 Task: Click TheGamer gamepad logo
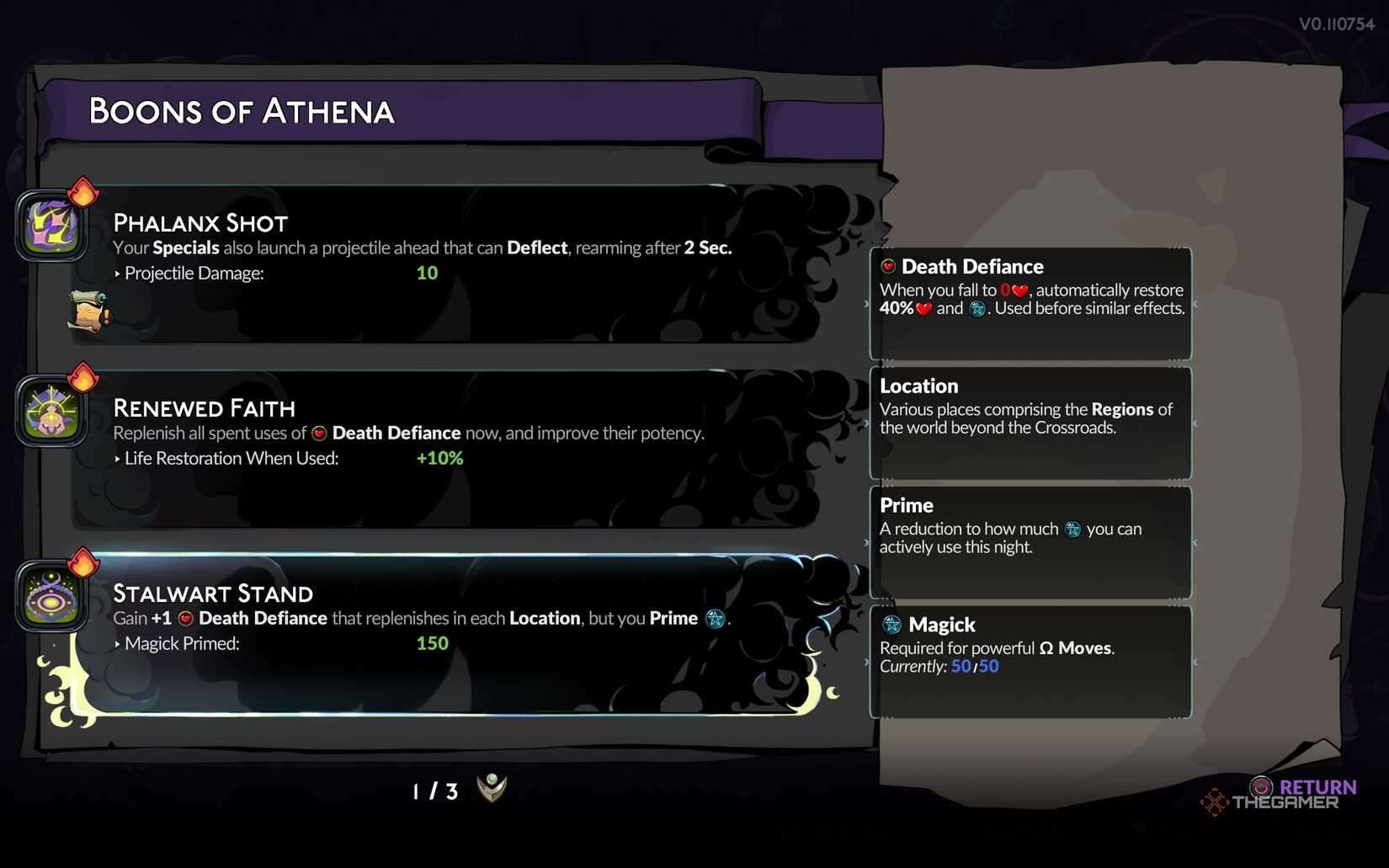point(1216,802)
